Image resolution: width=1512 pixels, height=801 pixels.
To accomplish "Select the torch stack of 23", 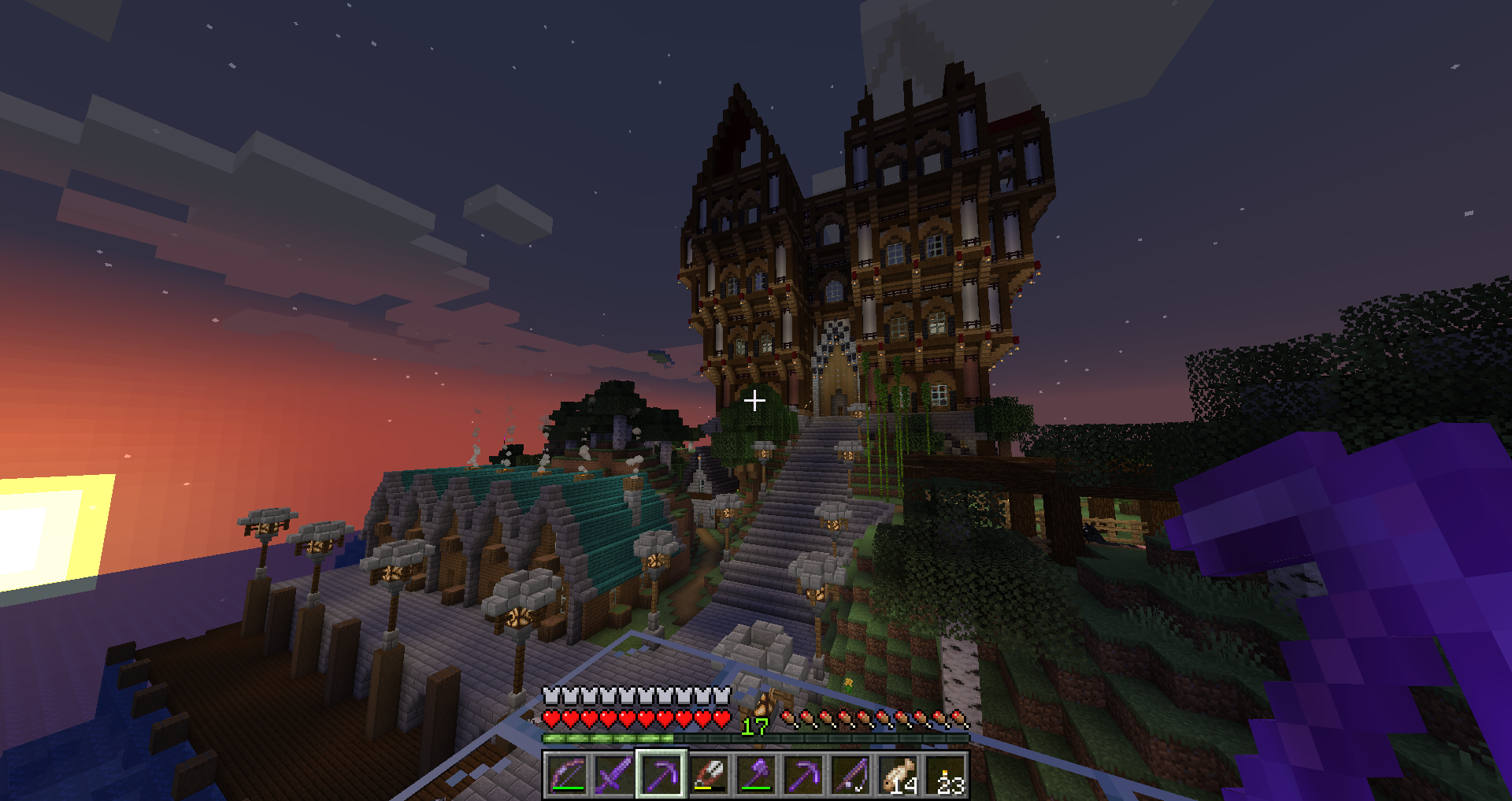I will click(x=946, y=775).
